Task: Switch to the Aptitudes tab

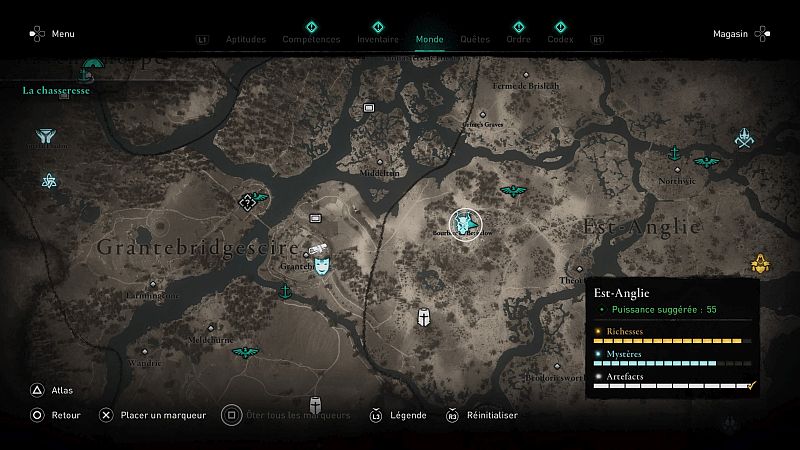Action: coord(246,39)
